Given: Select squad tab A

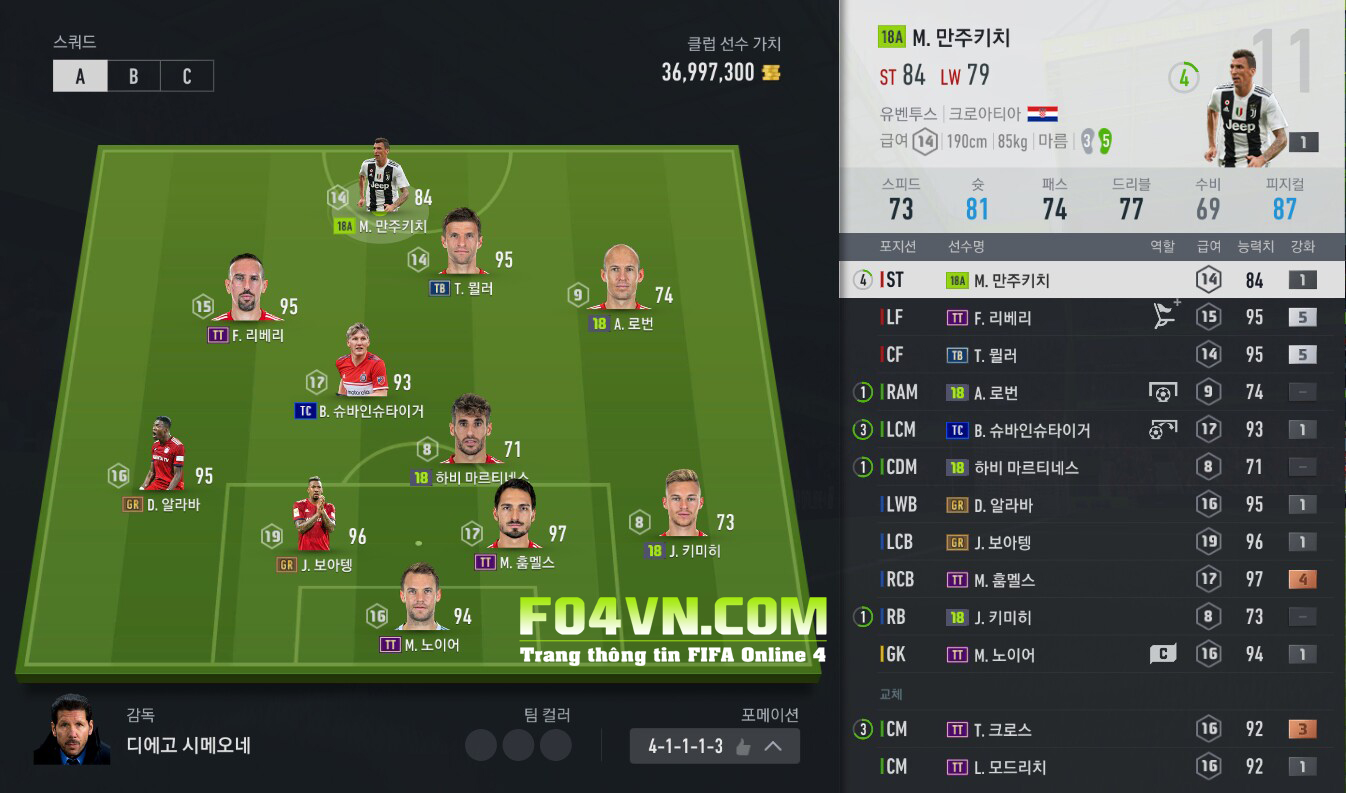Looking at the screenshot, I should [80, 77].
